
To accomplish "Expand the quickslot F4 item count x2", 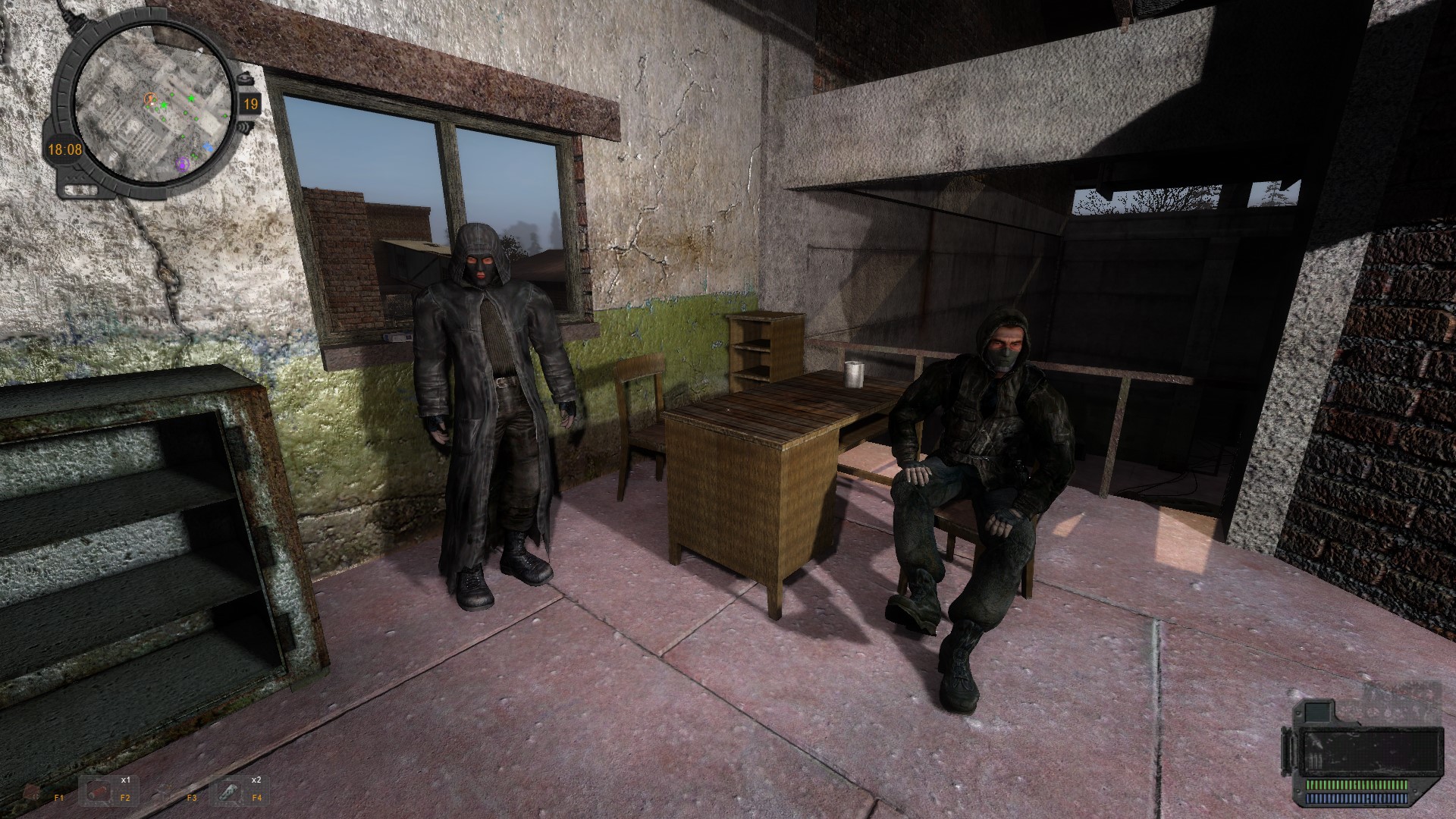I will tap(256, 780).
